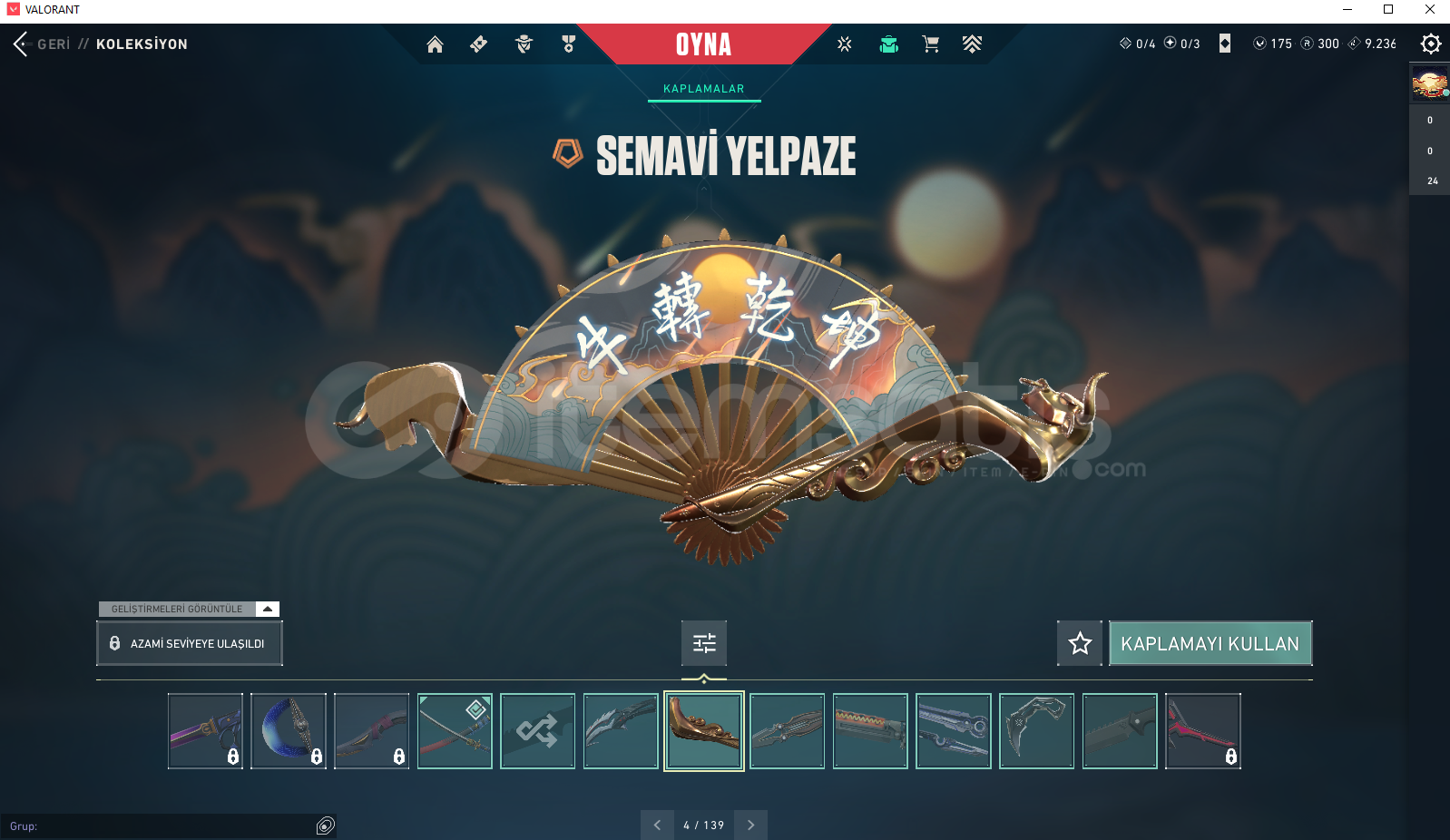Click the KAPLAMAYI KULLAN button

click(x=1210, y=643)
